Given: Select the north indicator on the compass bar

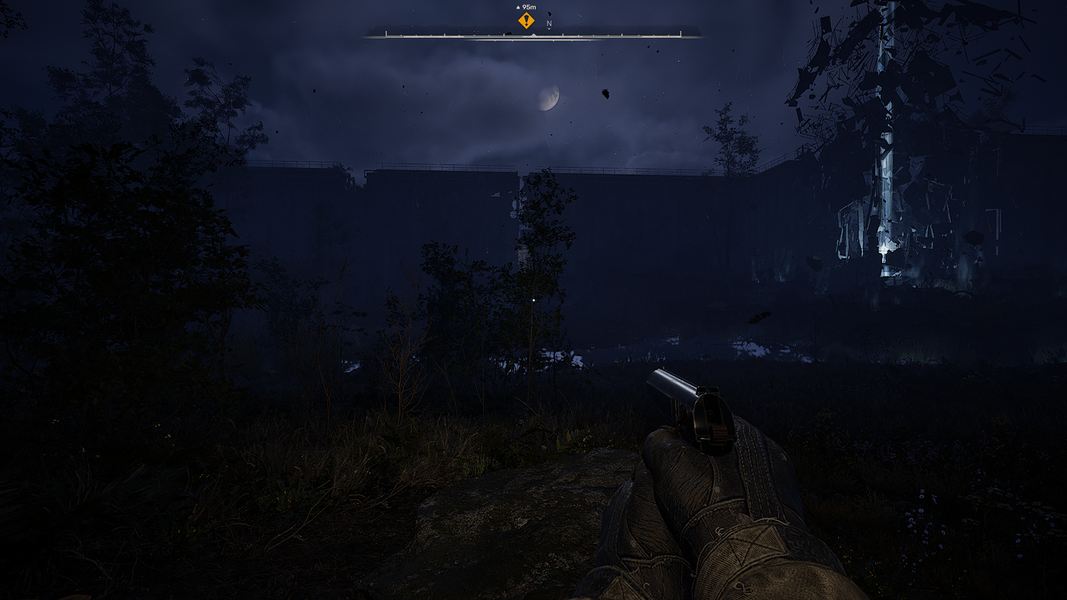Looking at the screenshot, I should pos(549,23).
